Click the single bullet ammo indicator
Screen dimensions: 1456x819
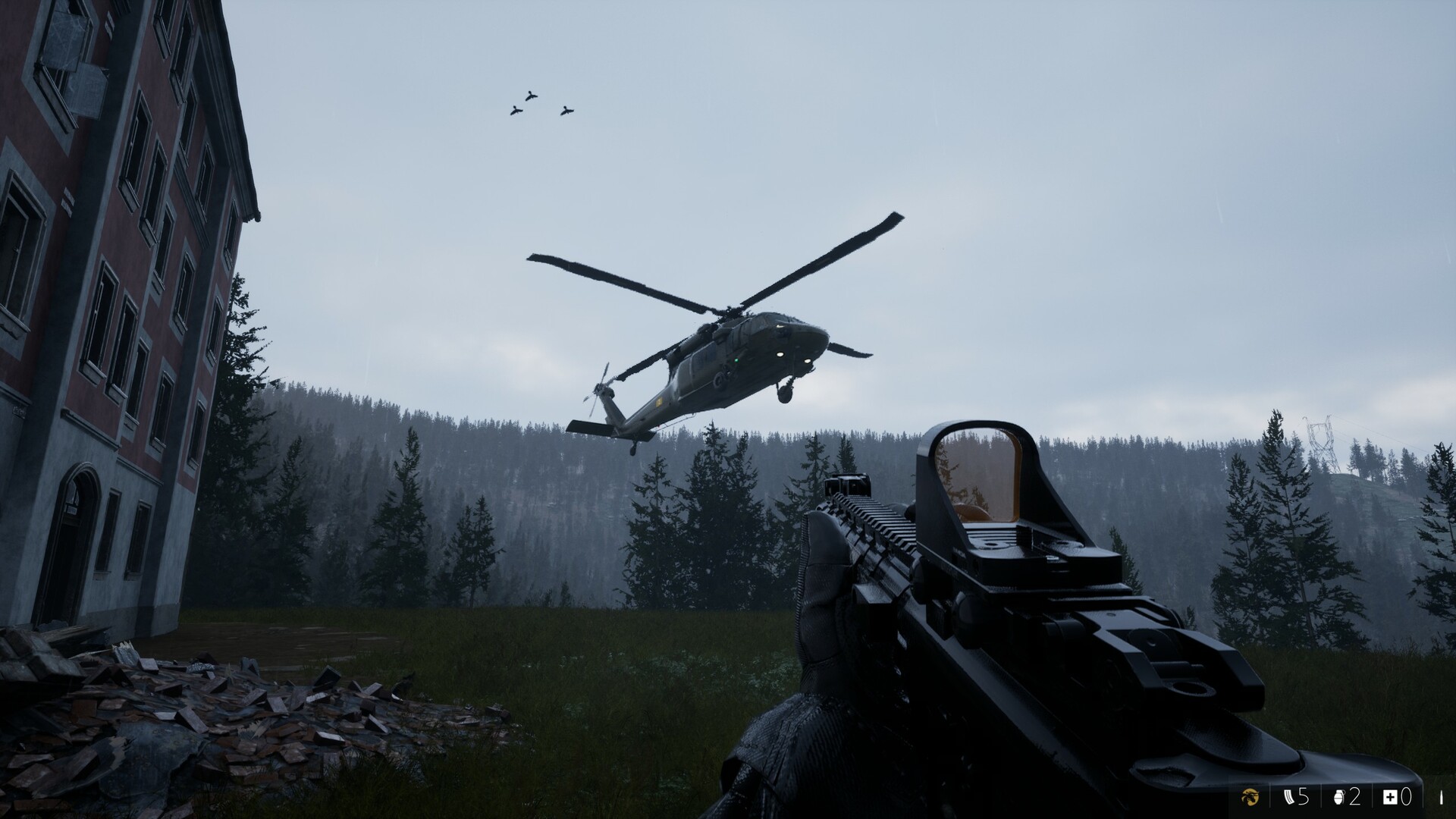pos(1441,797)
